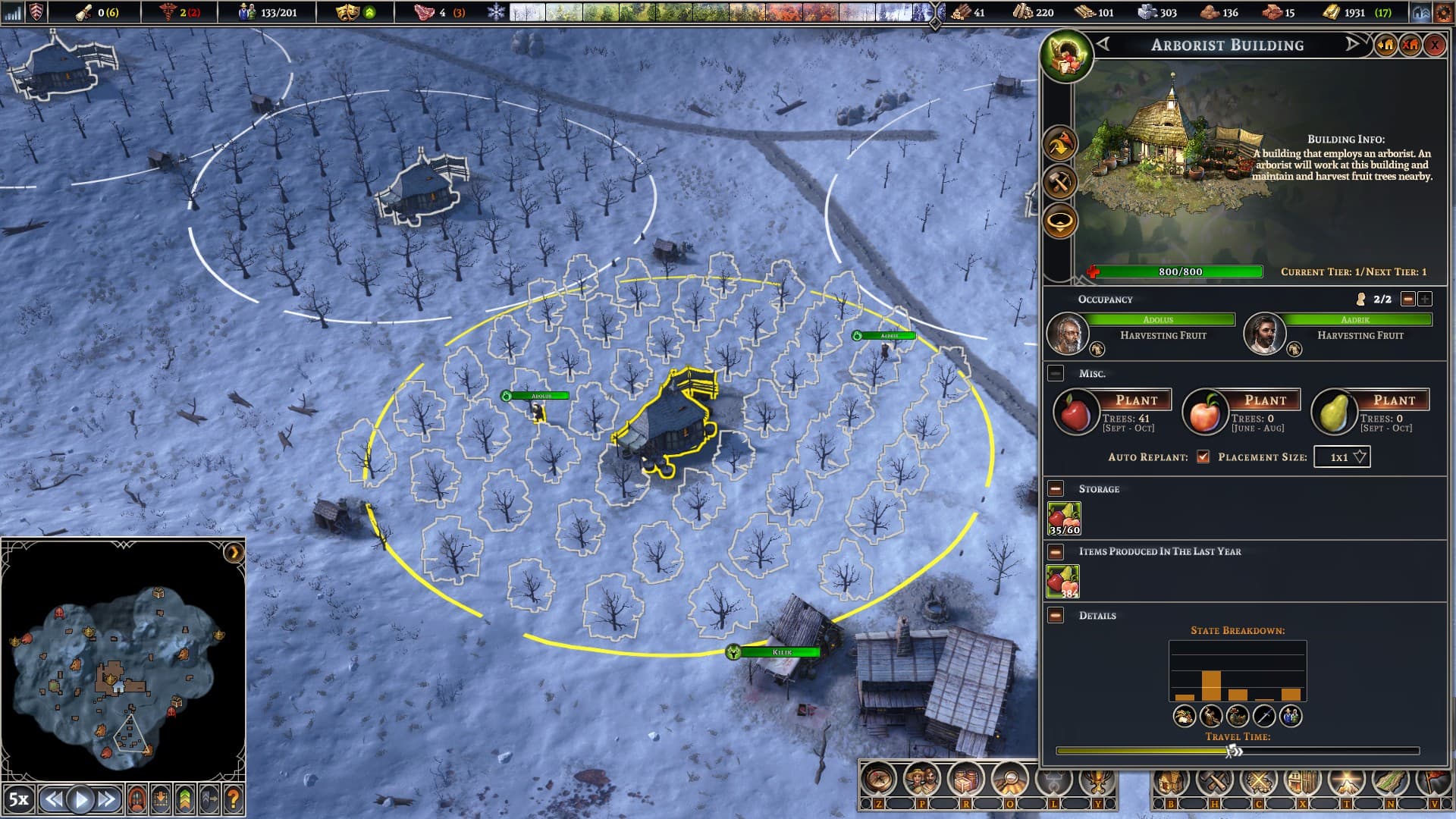The width and height of the screenshot is (1456, 819).
Task: Click the play button in speed controls
Action: pos(80,799)
